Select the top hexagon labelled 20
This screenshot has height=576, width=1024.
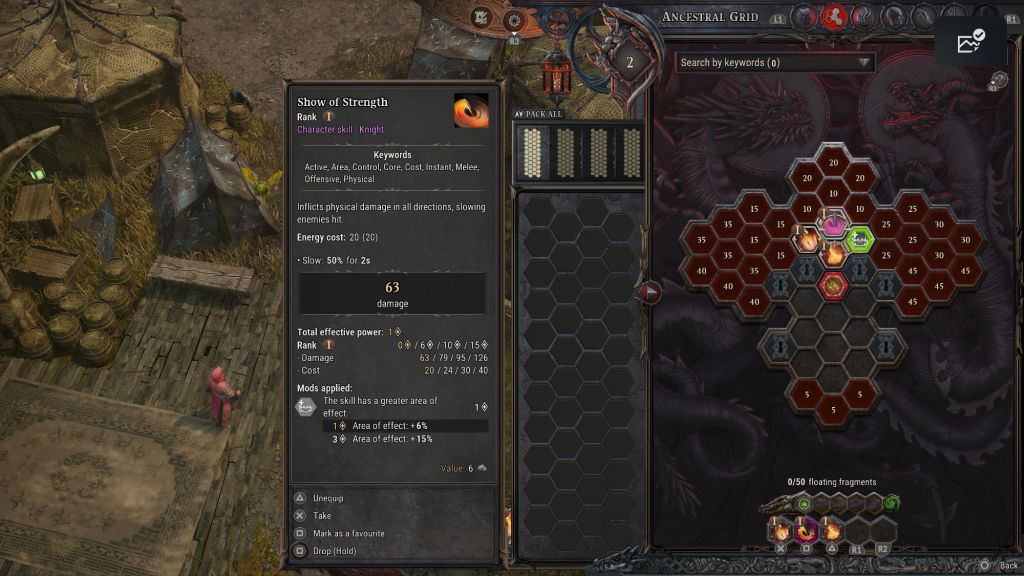click(x=833, y=162)
